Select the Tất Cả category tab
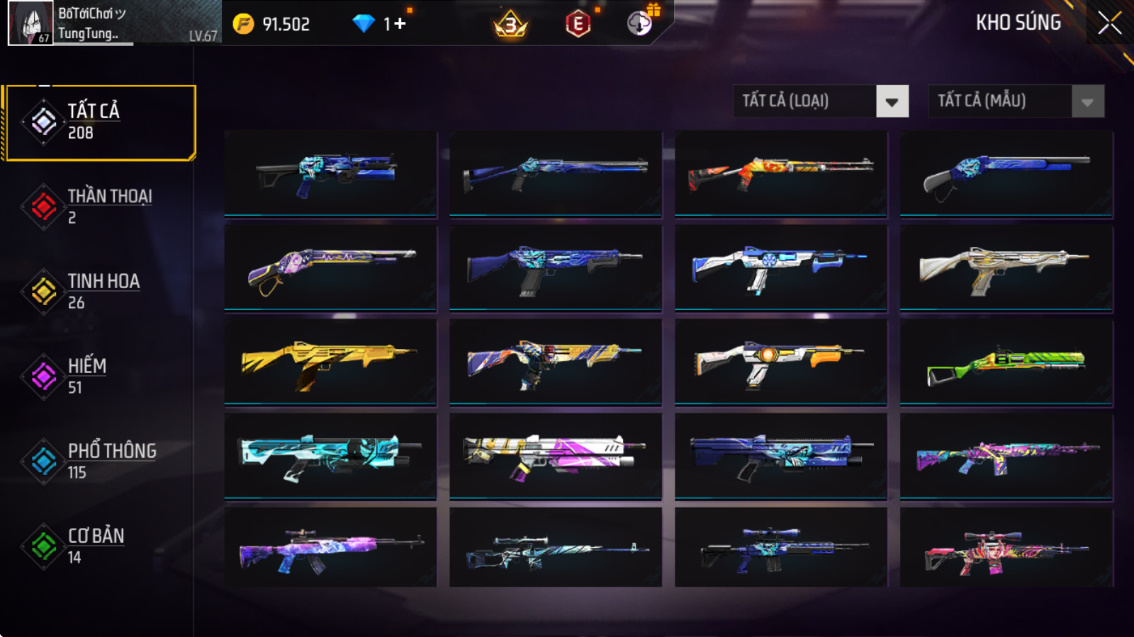 (x=99, y=122)
